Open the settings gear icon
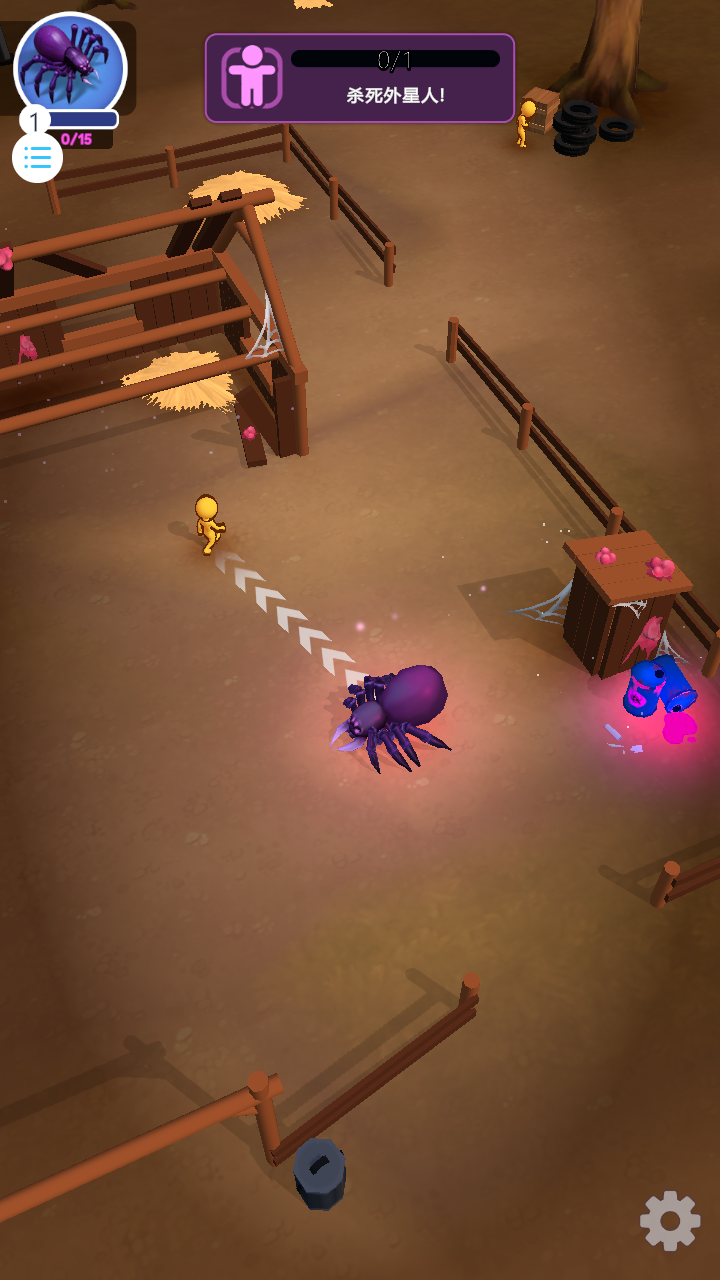 [x=670, y=1220]
